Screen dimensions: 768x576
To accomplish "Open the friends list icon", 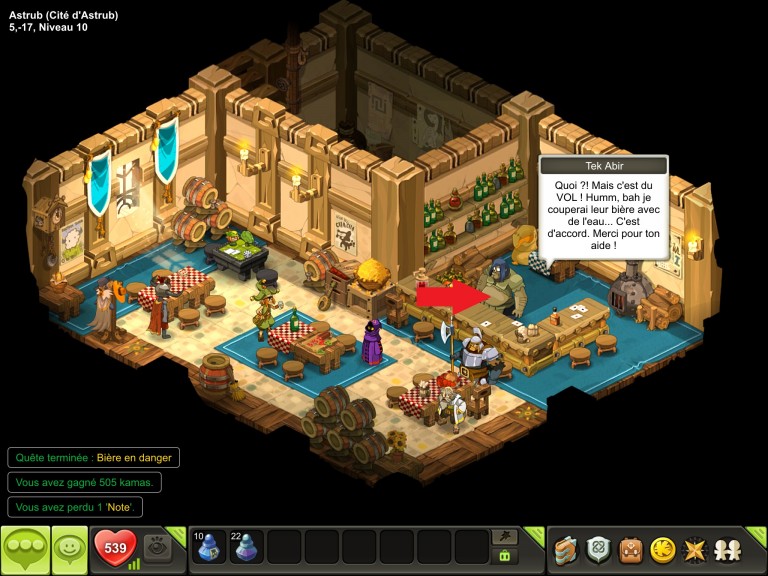I will [x=727, y=549].
